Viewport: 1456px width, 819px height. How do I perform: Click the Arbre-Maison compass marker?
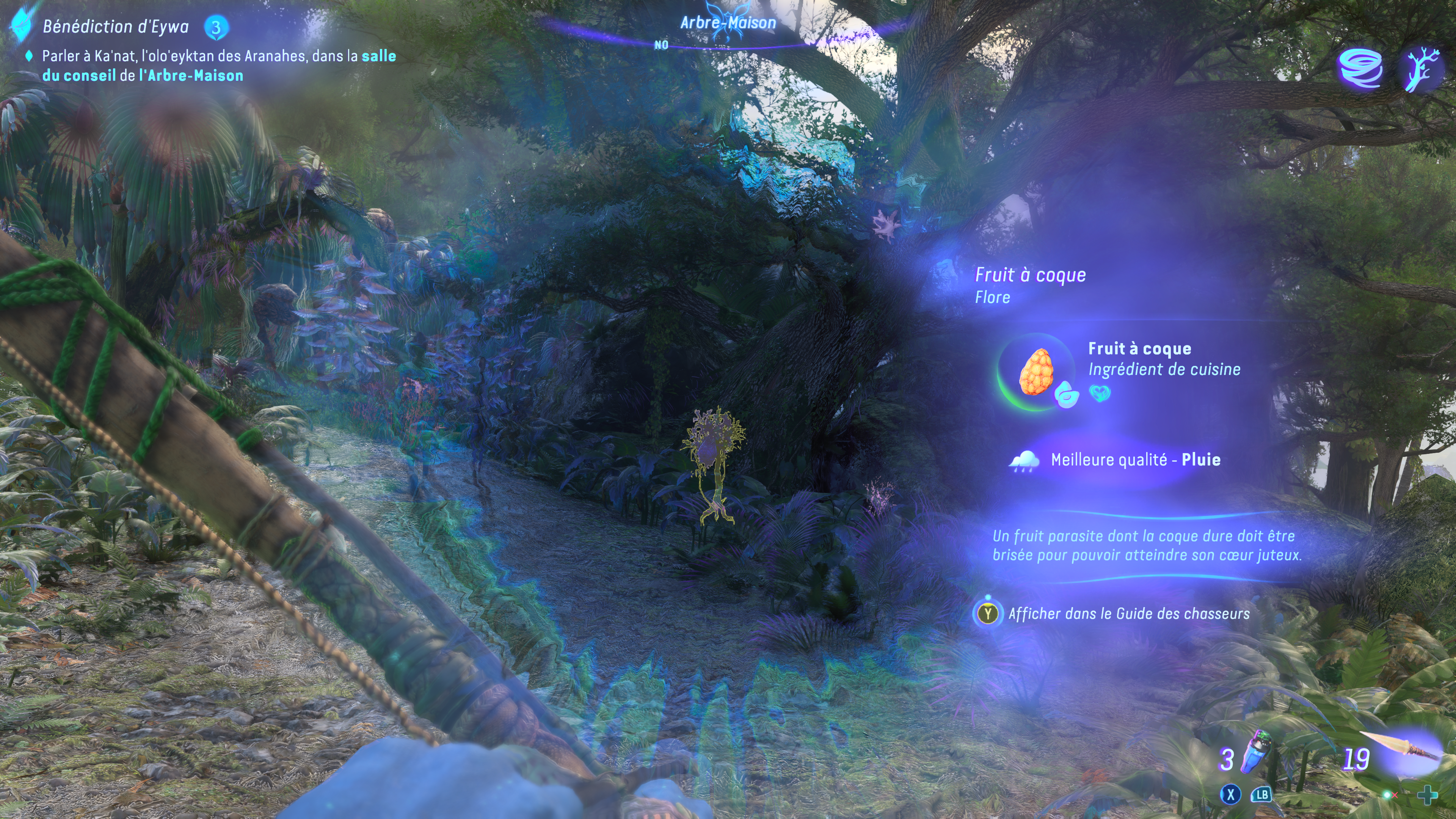coord(728,23)
